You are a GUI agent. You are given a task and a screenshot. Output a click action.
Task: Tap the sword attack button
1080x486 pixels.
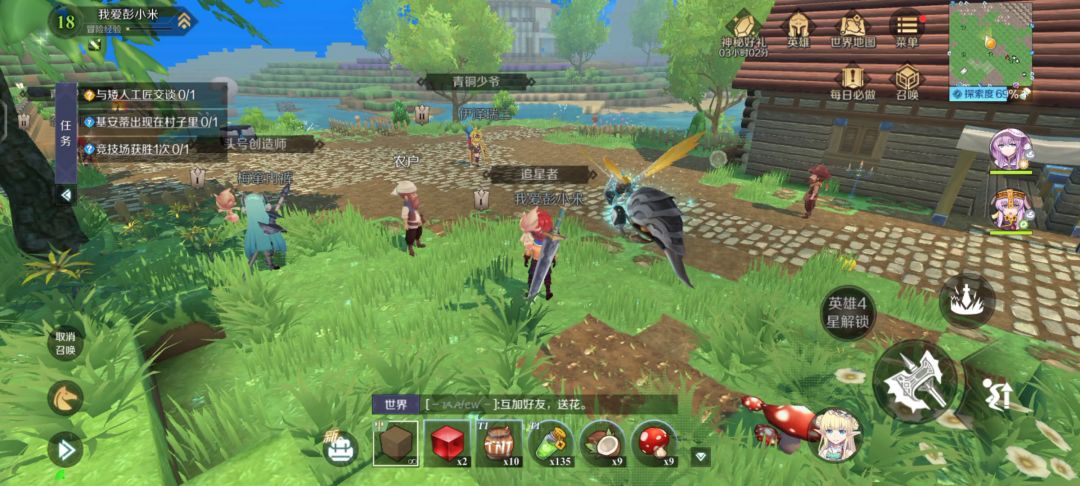click(x=914, y=381)
